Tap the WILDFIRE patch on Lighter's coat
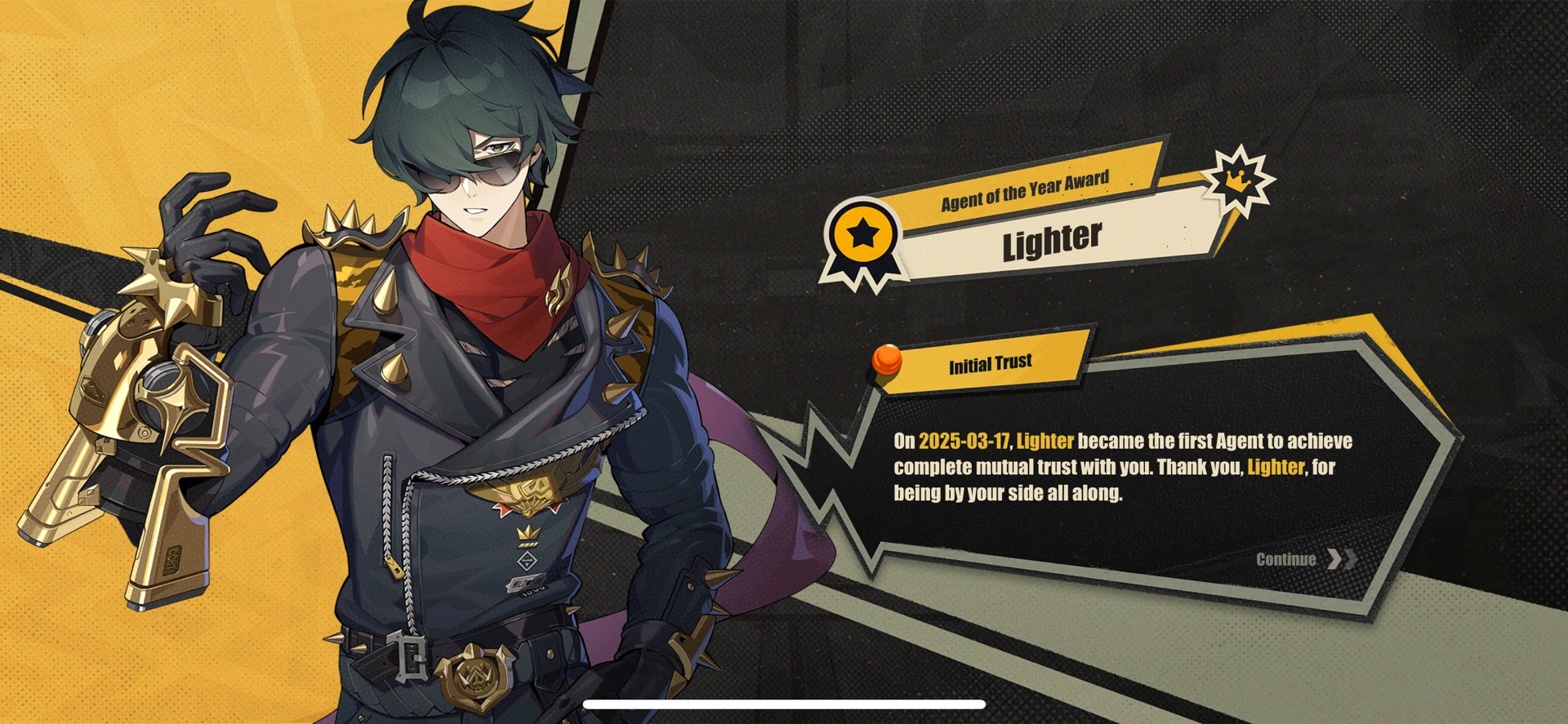 click(x=523, y=582)
